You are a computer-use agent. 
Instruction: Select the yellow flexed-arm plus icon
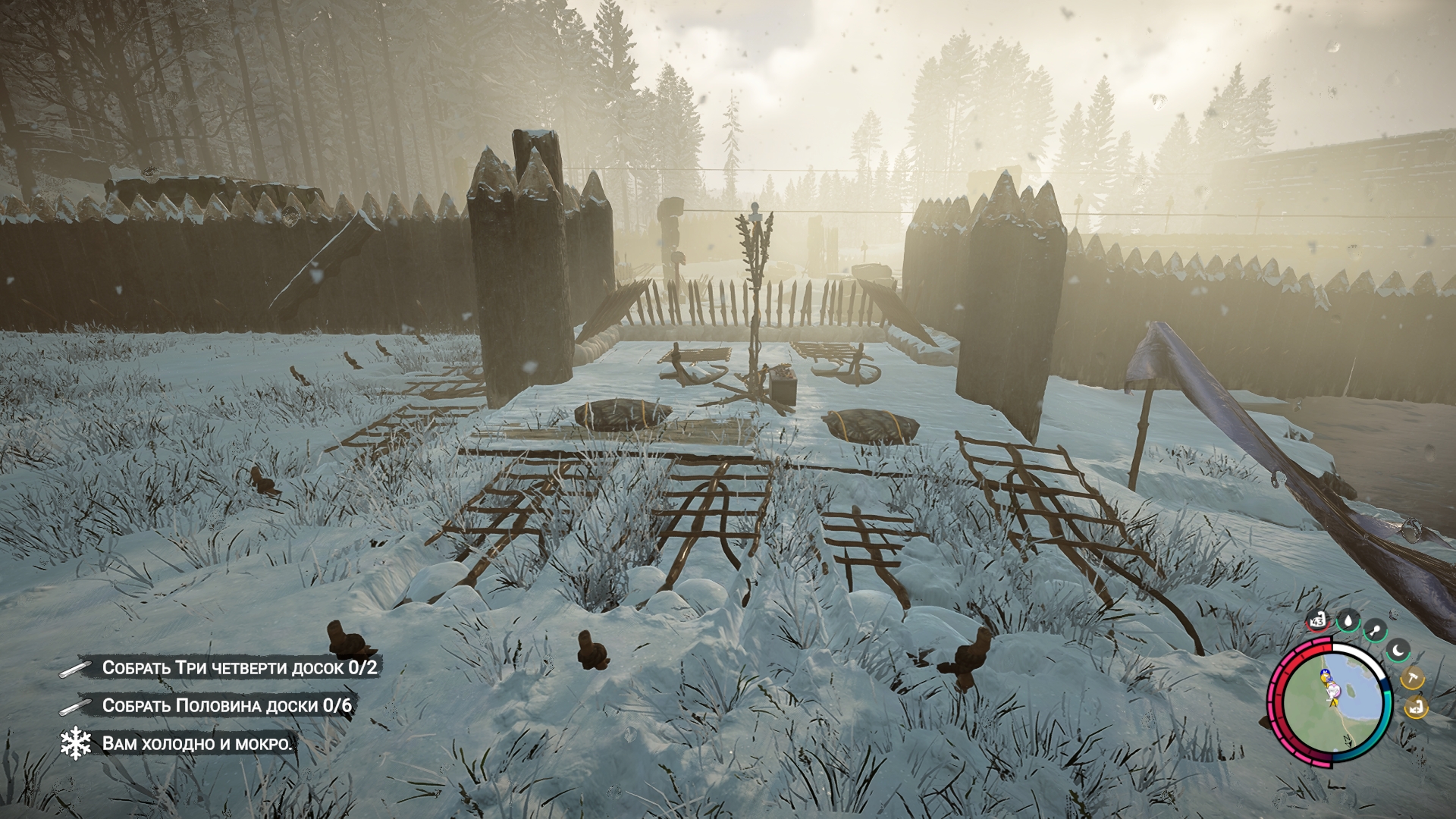pos(1414,708)
